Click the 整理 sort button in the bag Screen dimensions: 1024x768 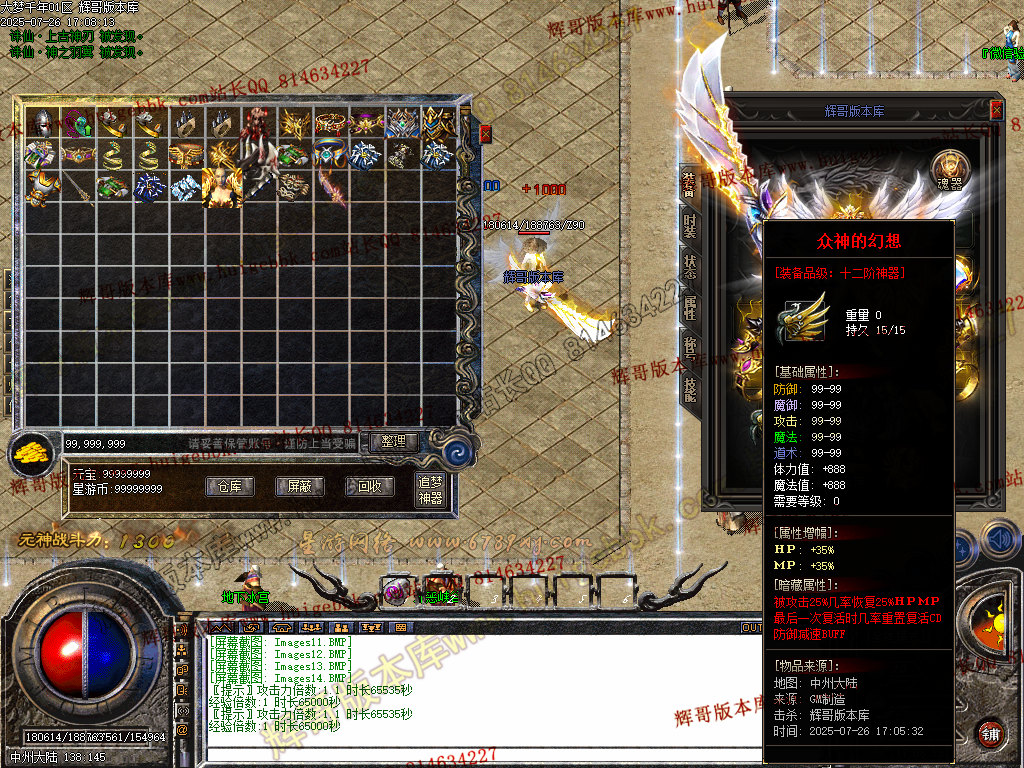point(394,441)
